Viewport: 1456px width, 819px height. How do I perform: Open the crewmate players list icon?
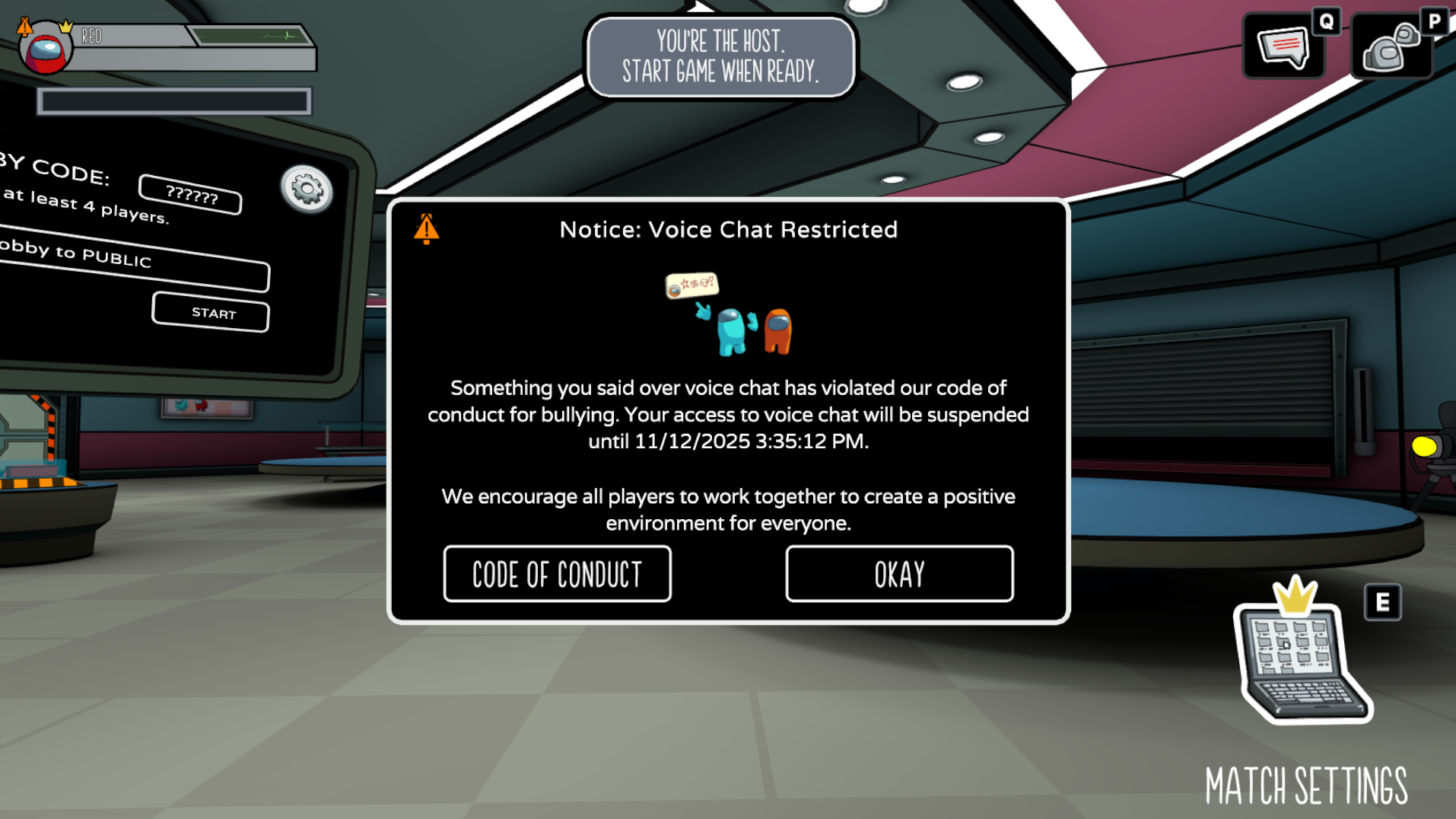[x=1391, y=47]
